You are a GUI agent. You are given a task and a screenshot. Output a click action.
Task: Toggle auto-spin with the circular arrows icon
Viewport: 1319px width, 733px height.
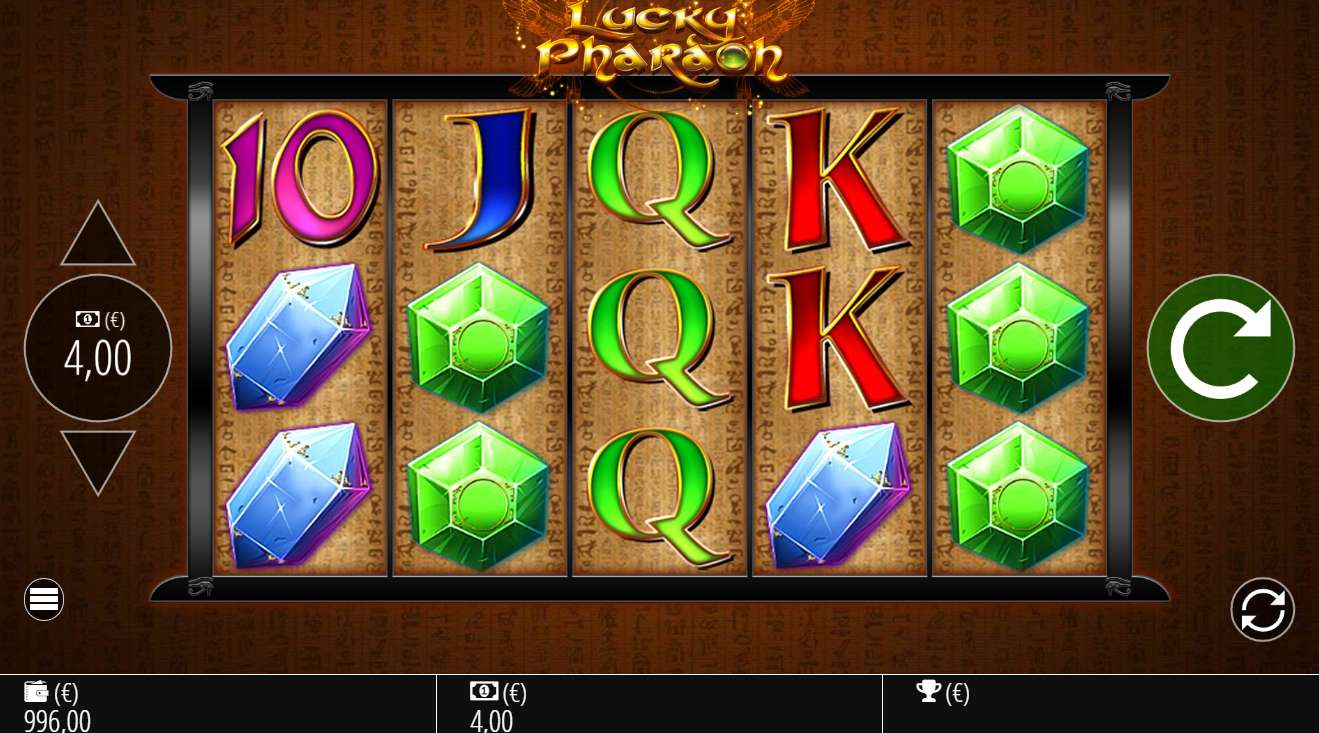click(x=1262, y=609)
